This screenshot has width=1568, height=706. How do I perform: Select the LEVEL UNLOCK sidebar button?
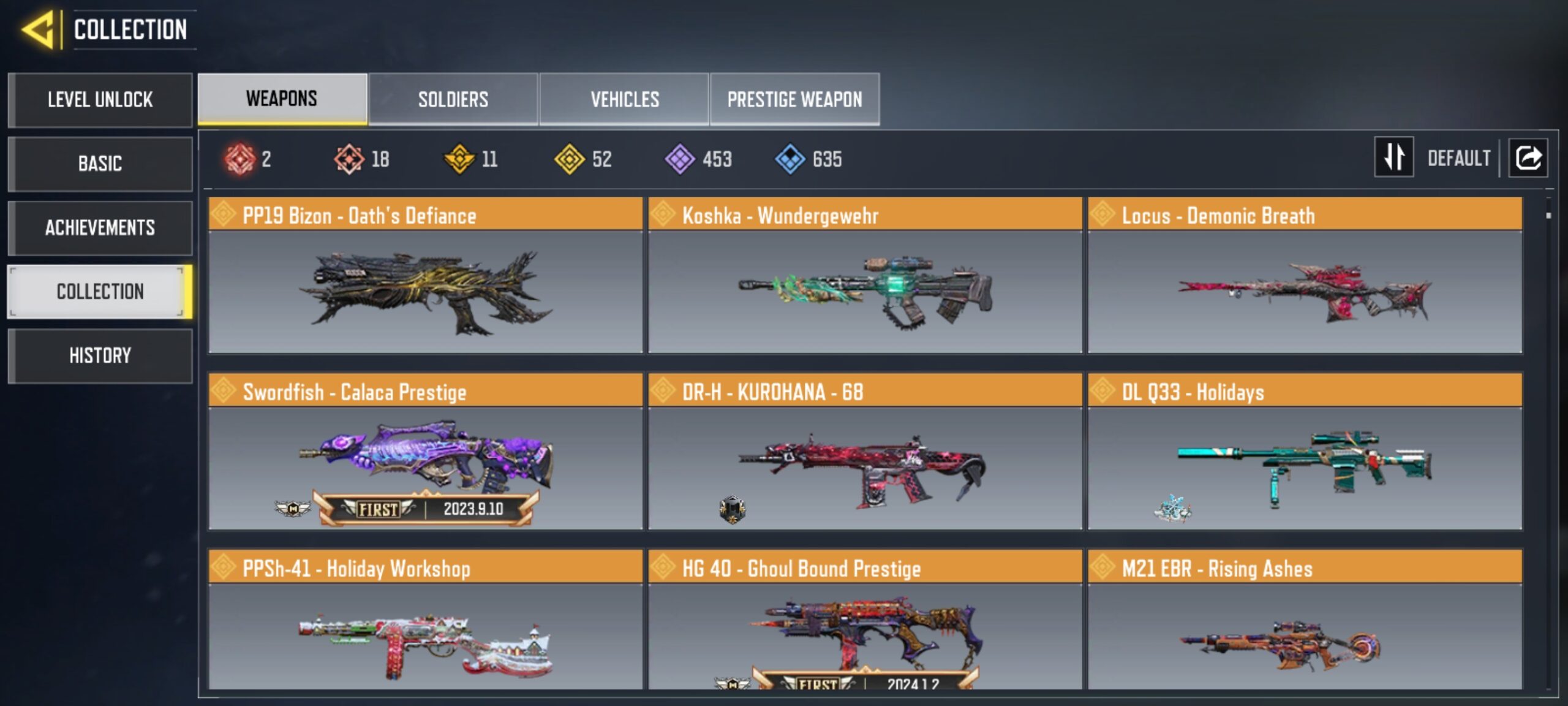coord(99,100)
